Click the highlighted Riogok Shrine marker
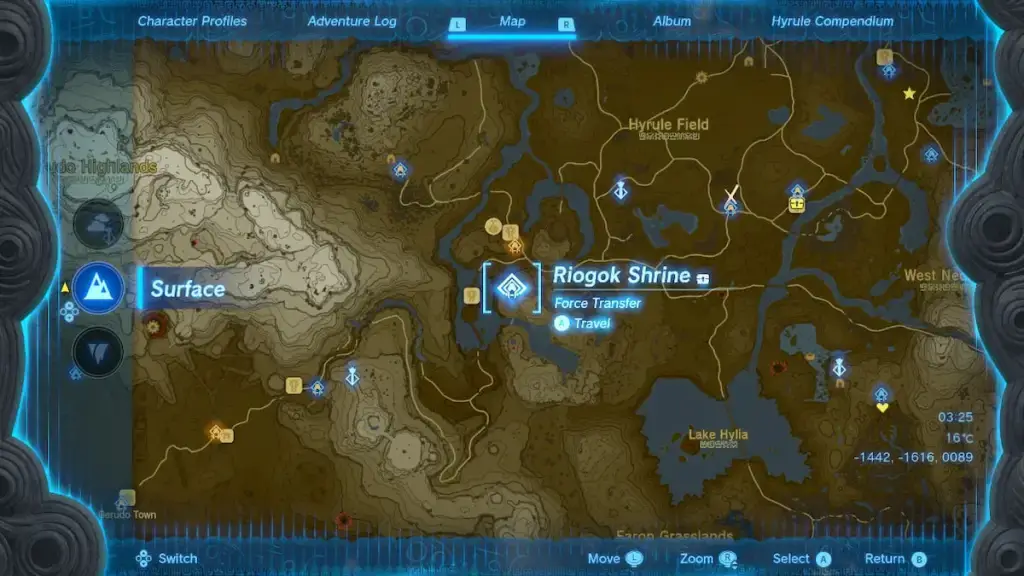The width and height of the screenshot is (1024, 576). click(512, 289)
